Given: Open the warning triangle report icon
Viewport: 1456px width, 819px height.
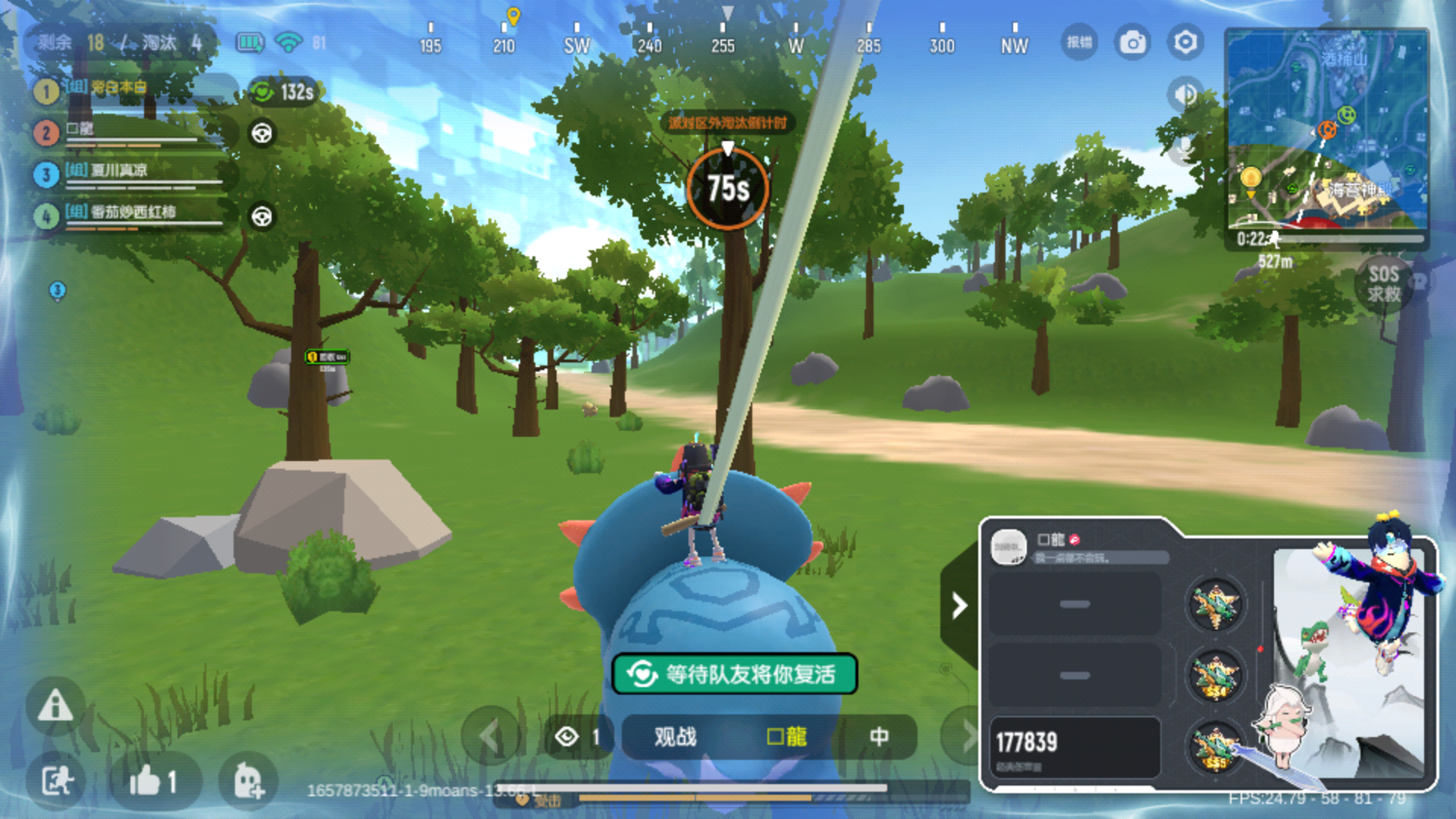Looking at the screenshot, I should (55, 706).
